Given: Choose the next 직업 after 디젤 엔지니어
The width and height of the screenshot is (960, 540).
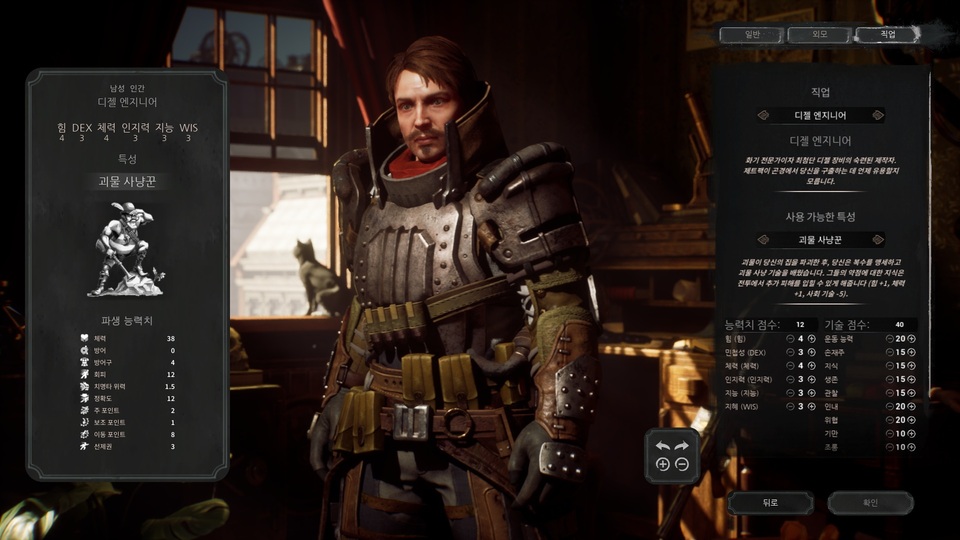Looking at the screenshot, I should click(x=878, y=115).
